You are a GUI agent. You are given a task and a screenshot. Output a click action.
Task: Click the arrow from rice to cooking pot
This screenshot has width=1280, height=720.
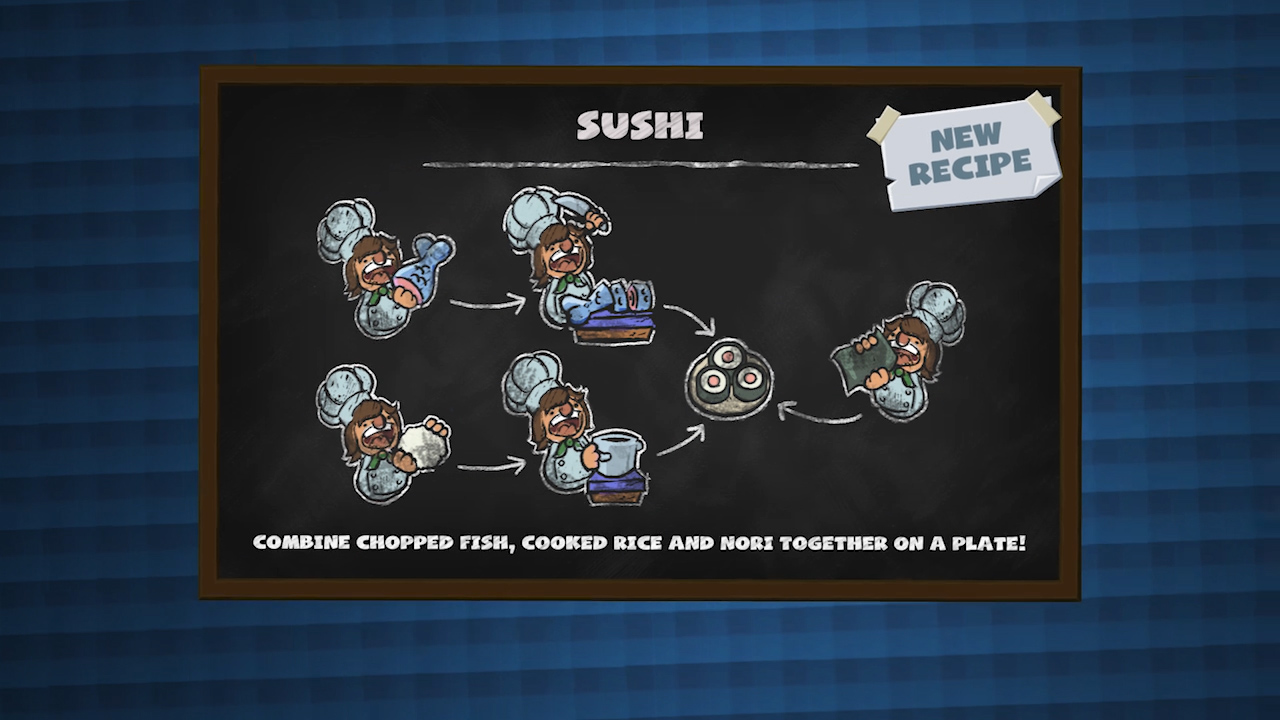(x=480, y=465)
